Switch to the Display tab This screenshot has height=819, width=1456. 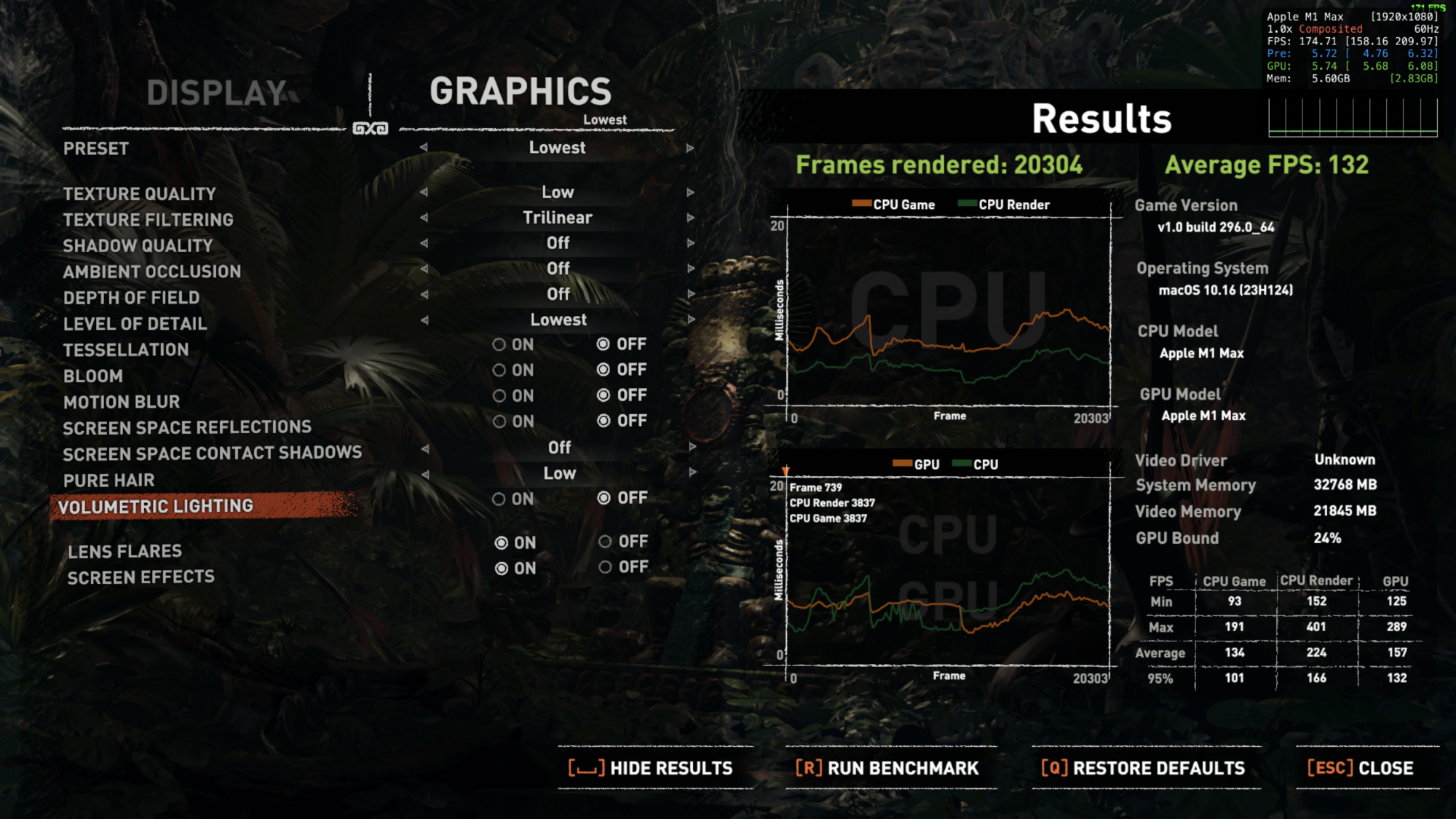[x=216, y=93]
